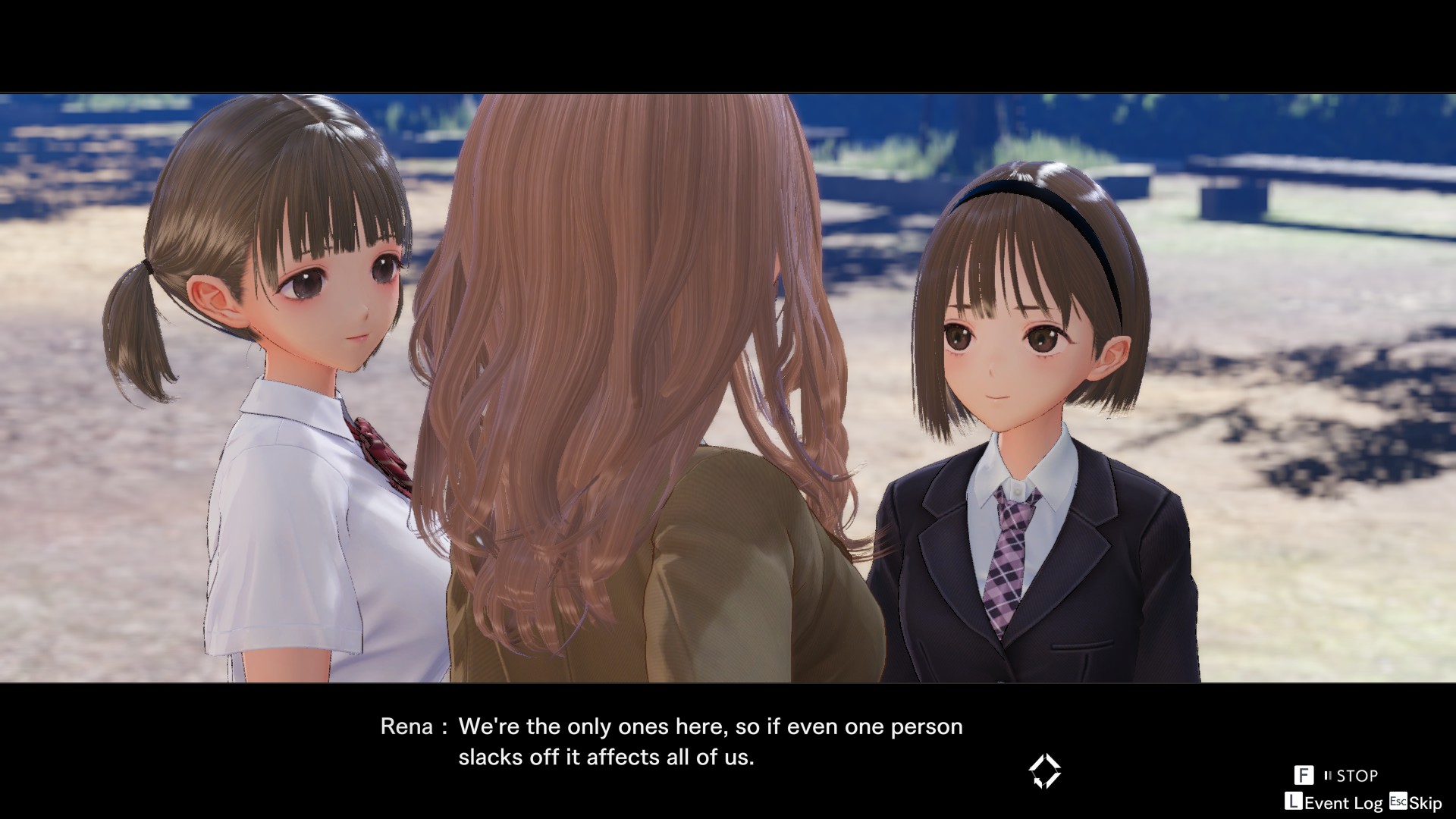Collapse the cutscene with Skip
The image size is (1456, 819).
1425,802
